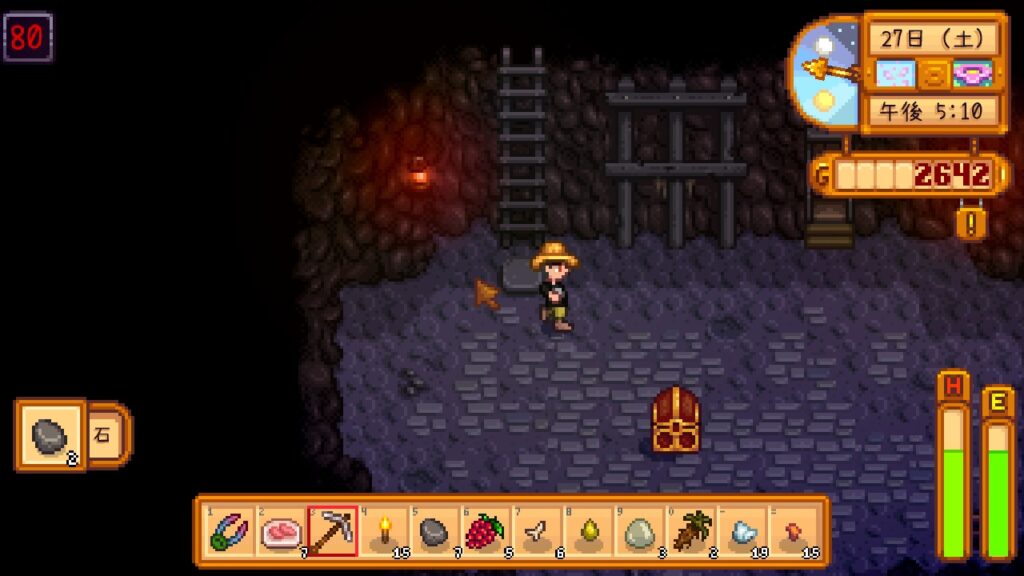Screen dimensions: 1024x576
Task: Select the red salmonberry slot
Action: point(486,531)
